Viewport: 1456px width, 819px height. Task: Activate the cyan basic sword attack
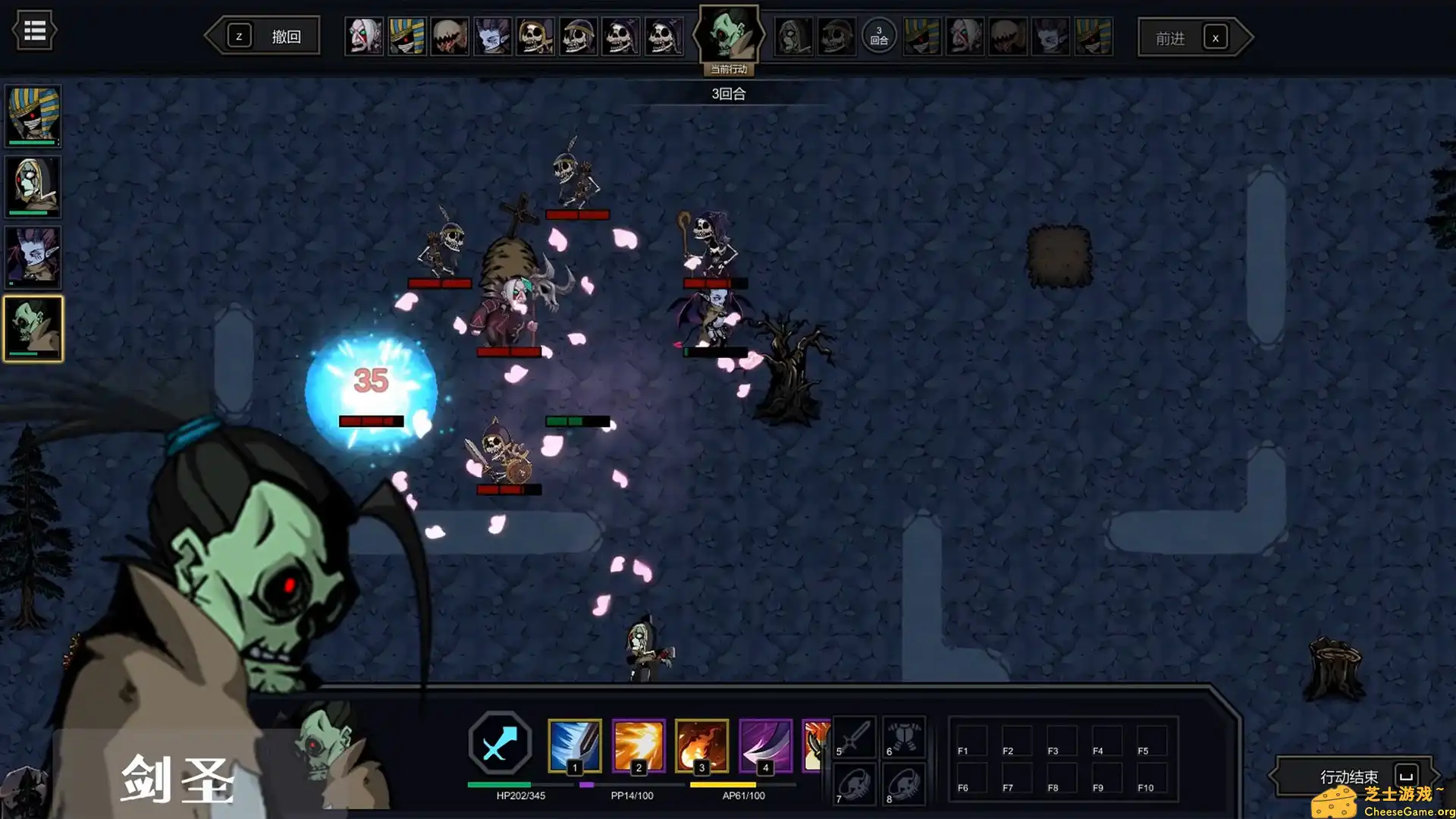(x=500, y=743)
